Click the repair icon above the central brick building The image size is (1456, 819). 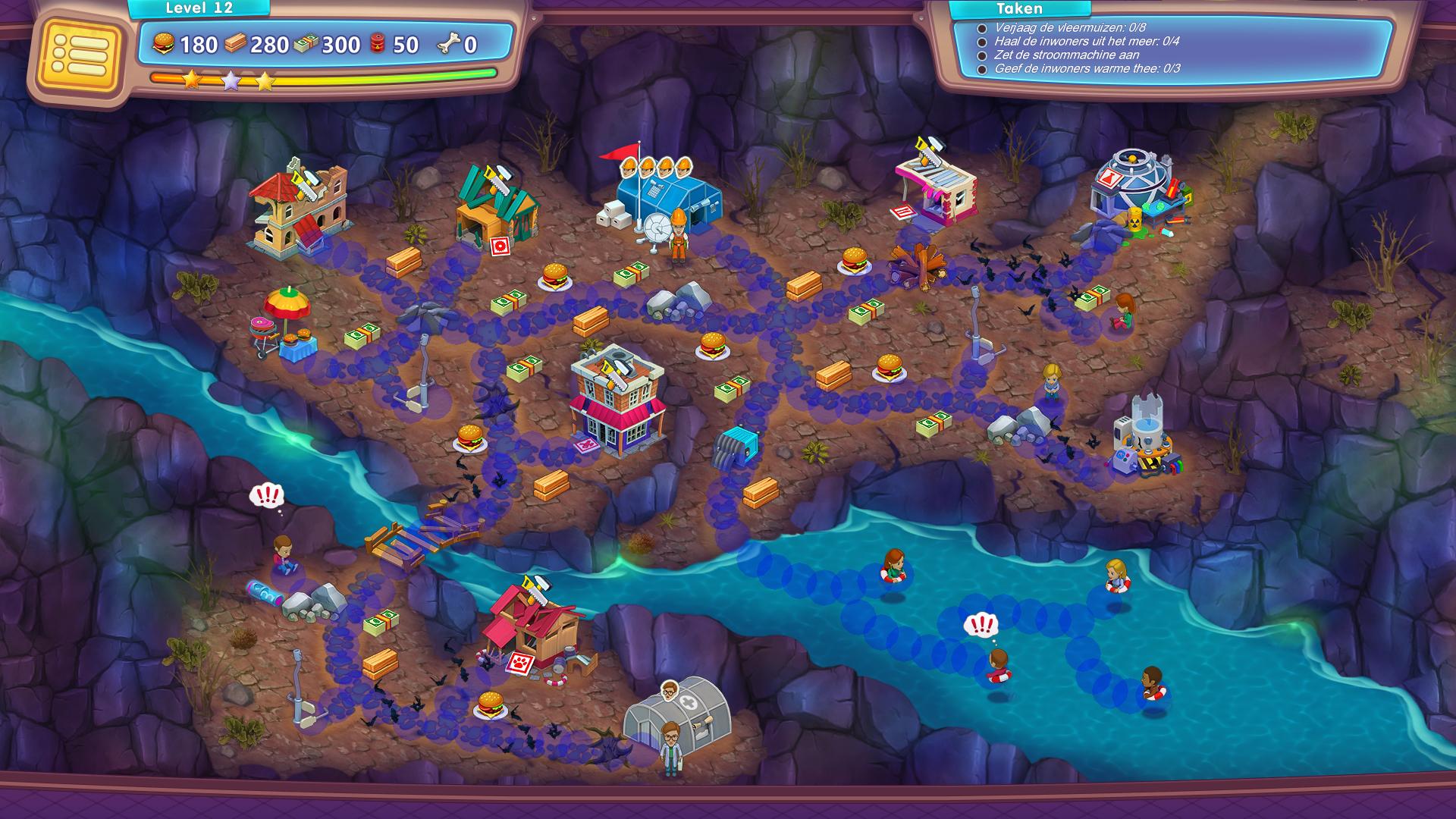[610, 367]
